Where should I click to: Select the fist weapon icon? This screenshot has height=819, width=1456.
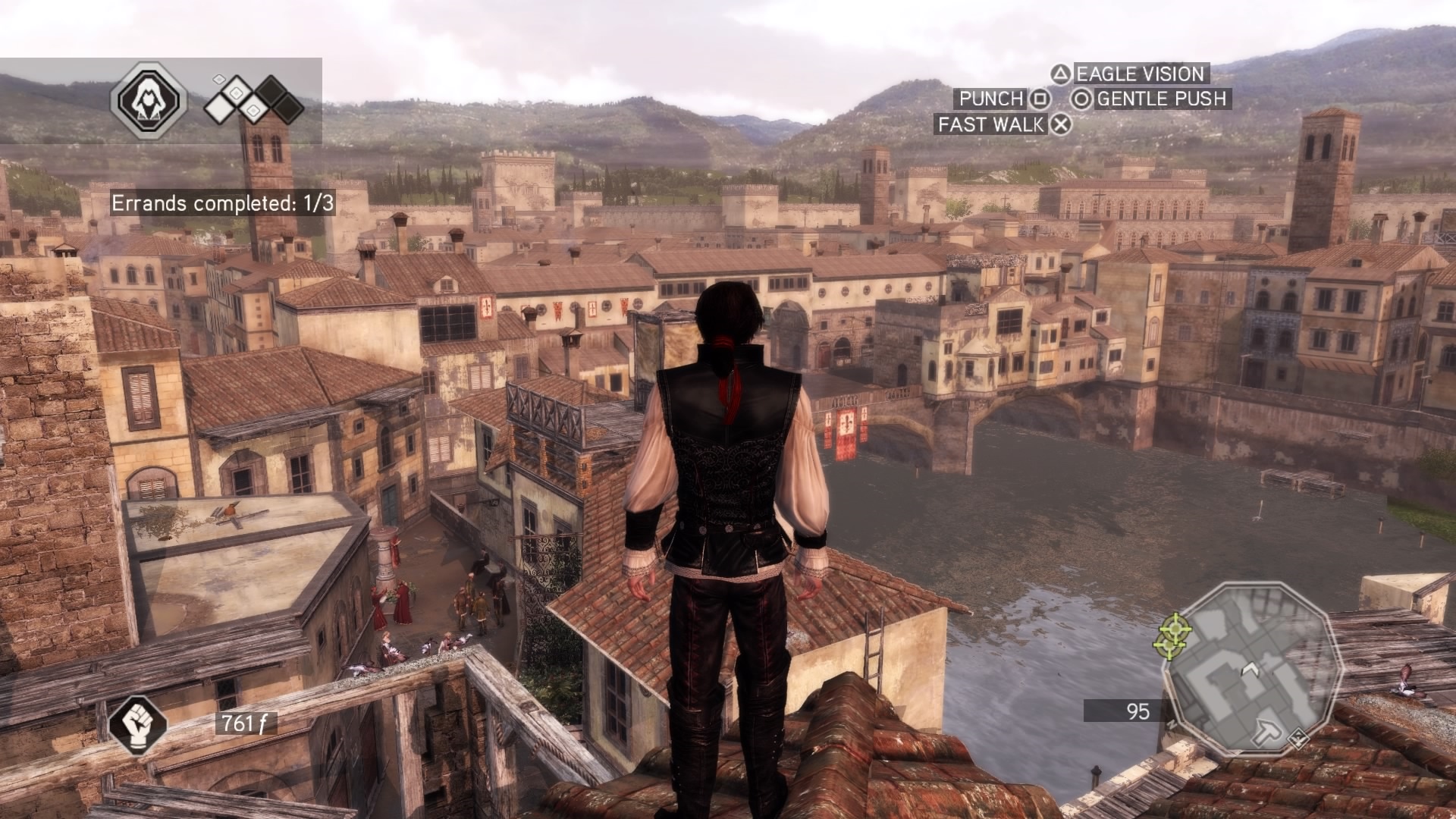click(137, 723)
